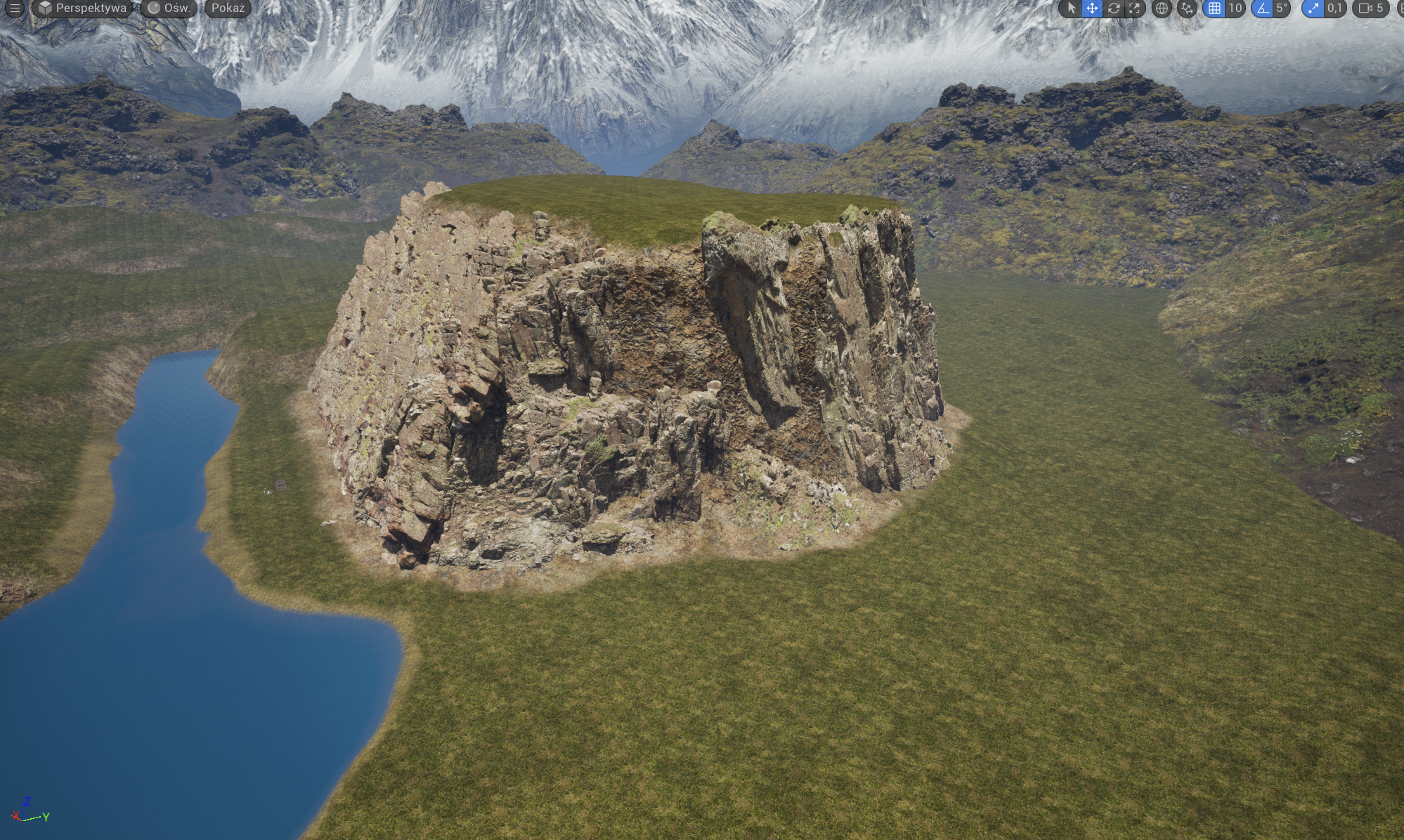Open the Perspektywa view mode dropdown

tap(83, 8)
